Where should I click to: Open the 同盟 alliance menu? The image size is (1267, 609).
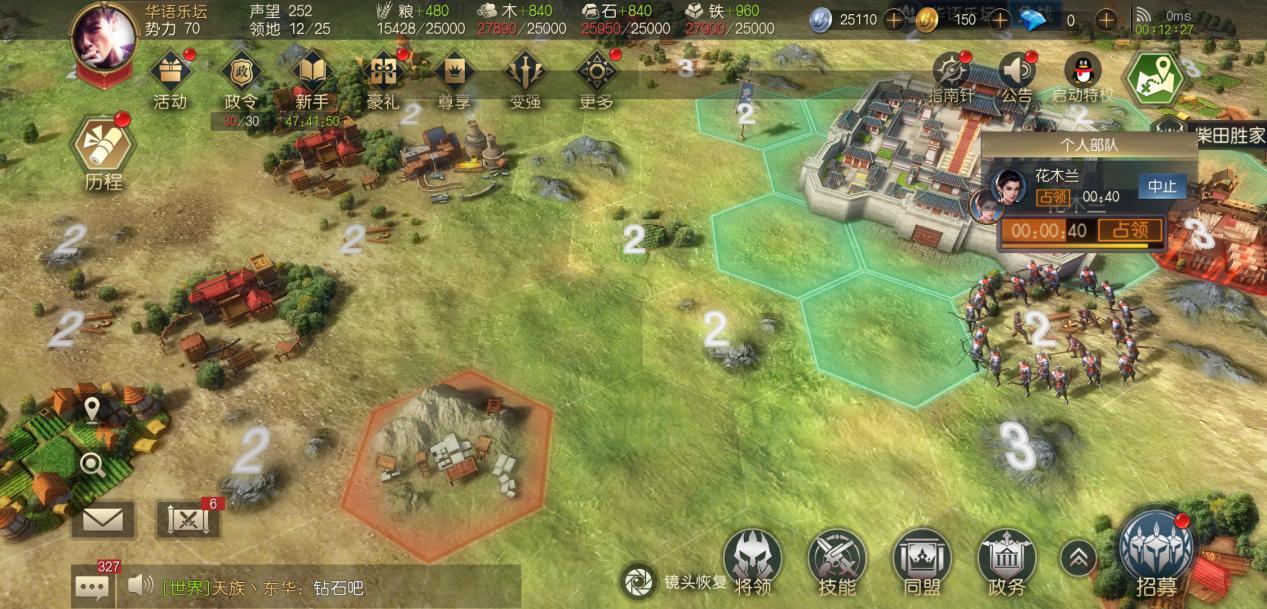click(x=921, y=558)
